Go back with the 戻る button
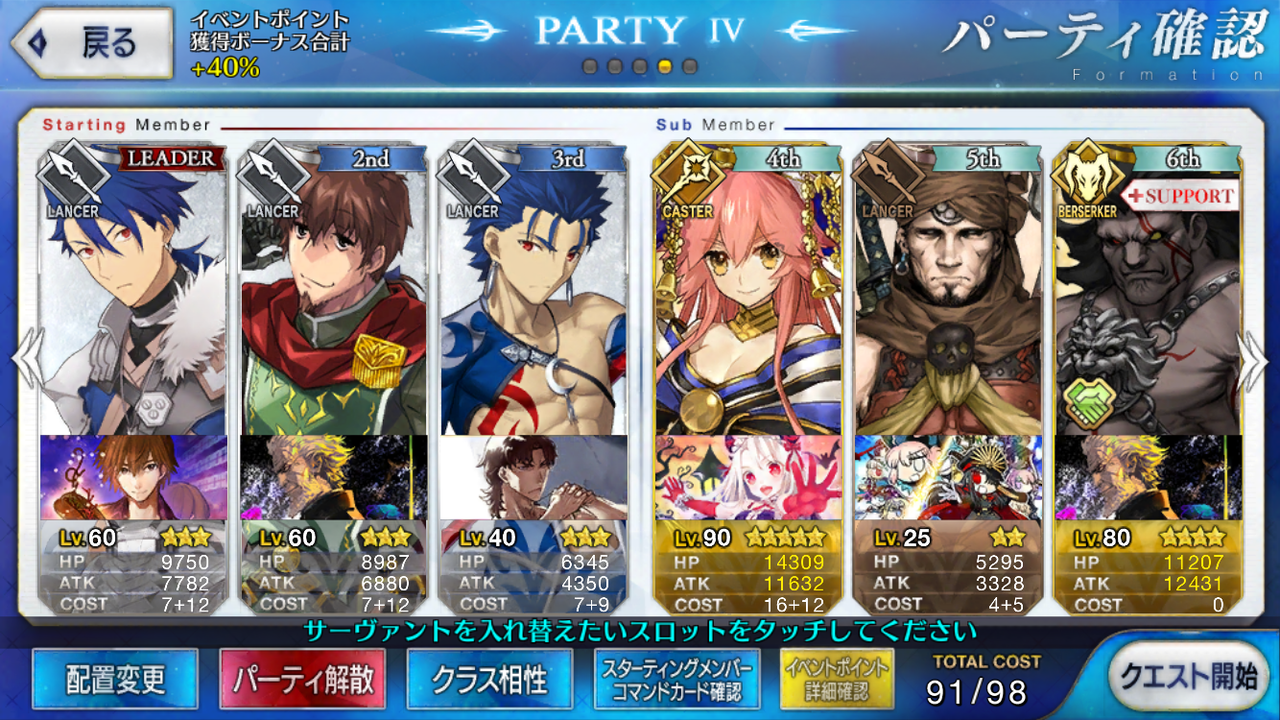Viewport: 1280px width, 720px height. [88, 43]
